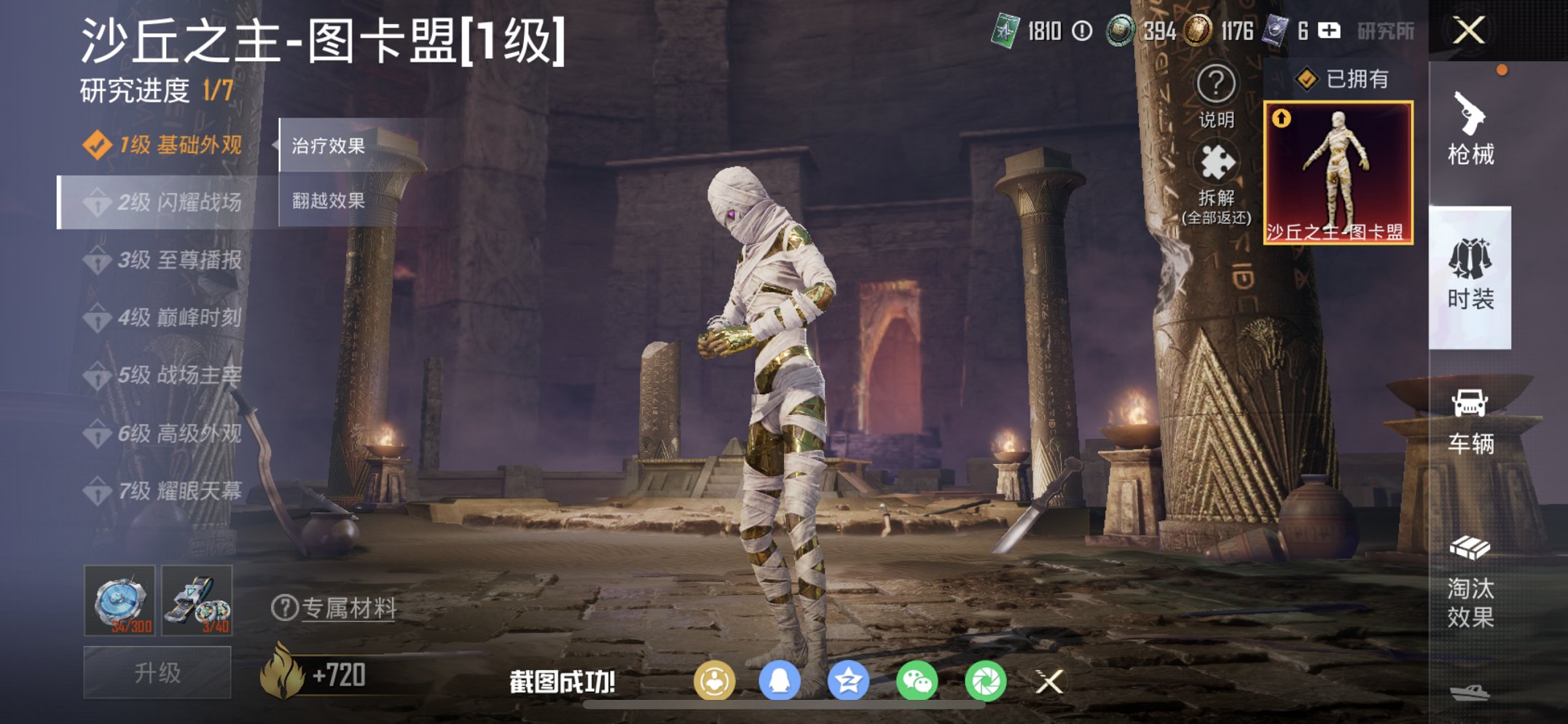Select the 2级 闪耀战场 research level
The width and height of the screenshot is (1568, 724).
point(164,204)
